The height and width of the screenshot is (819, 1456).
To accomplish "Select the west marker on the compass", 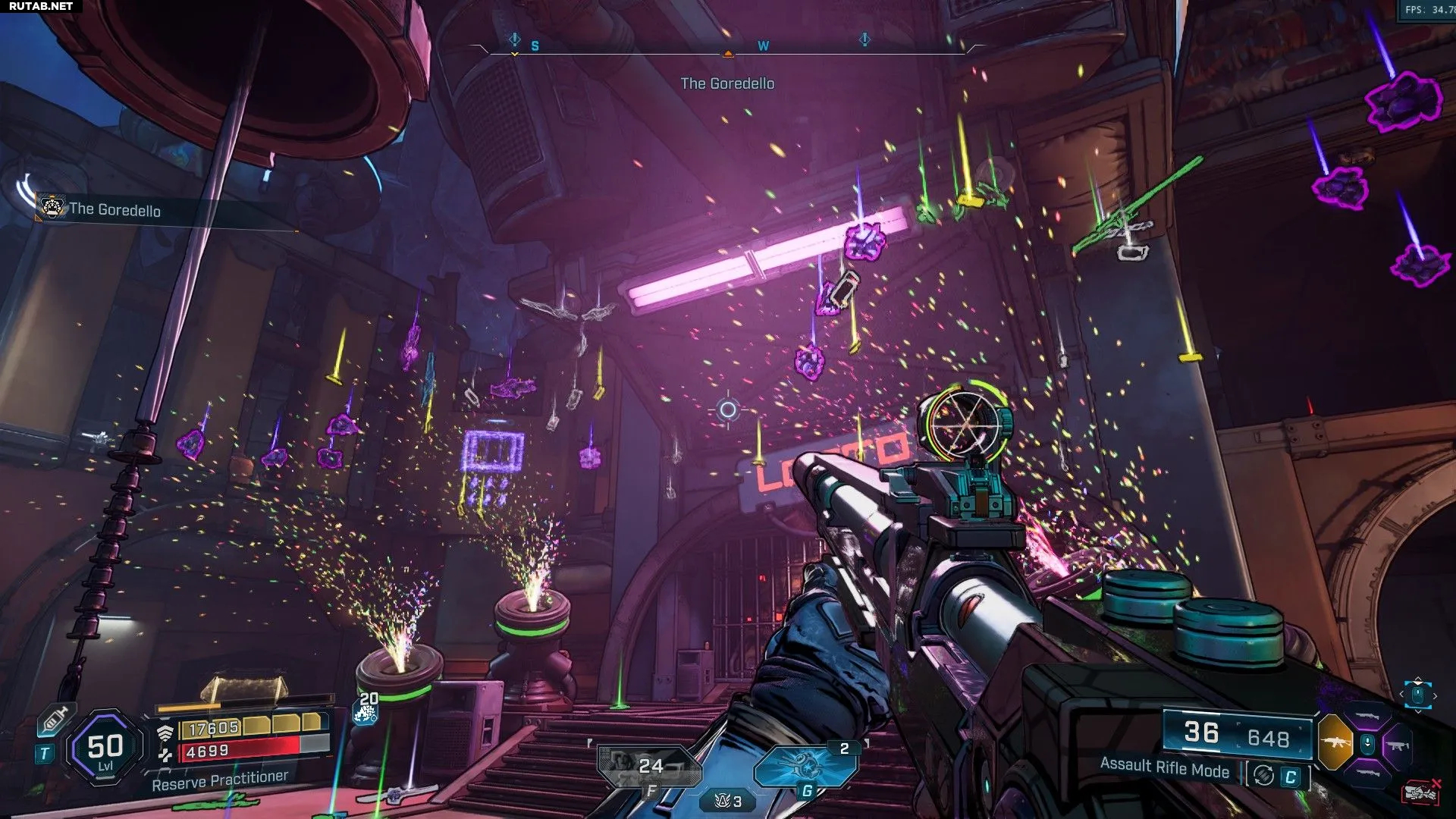I will tap(763, 46).
